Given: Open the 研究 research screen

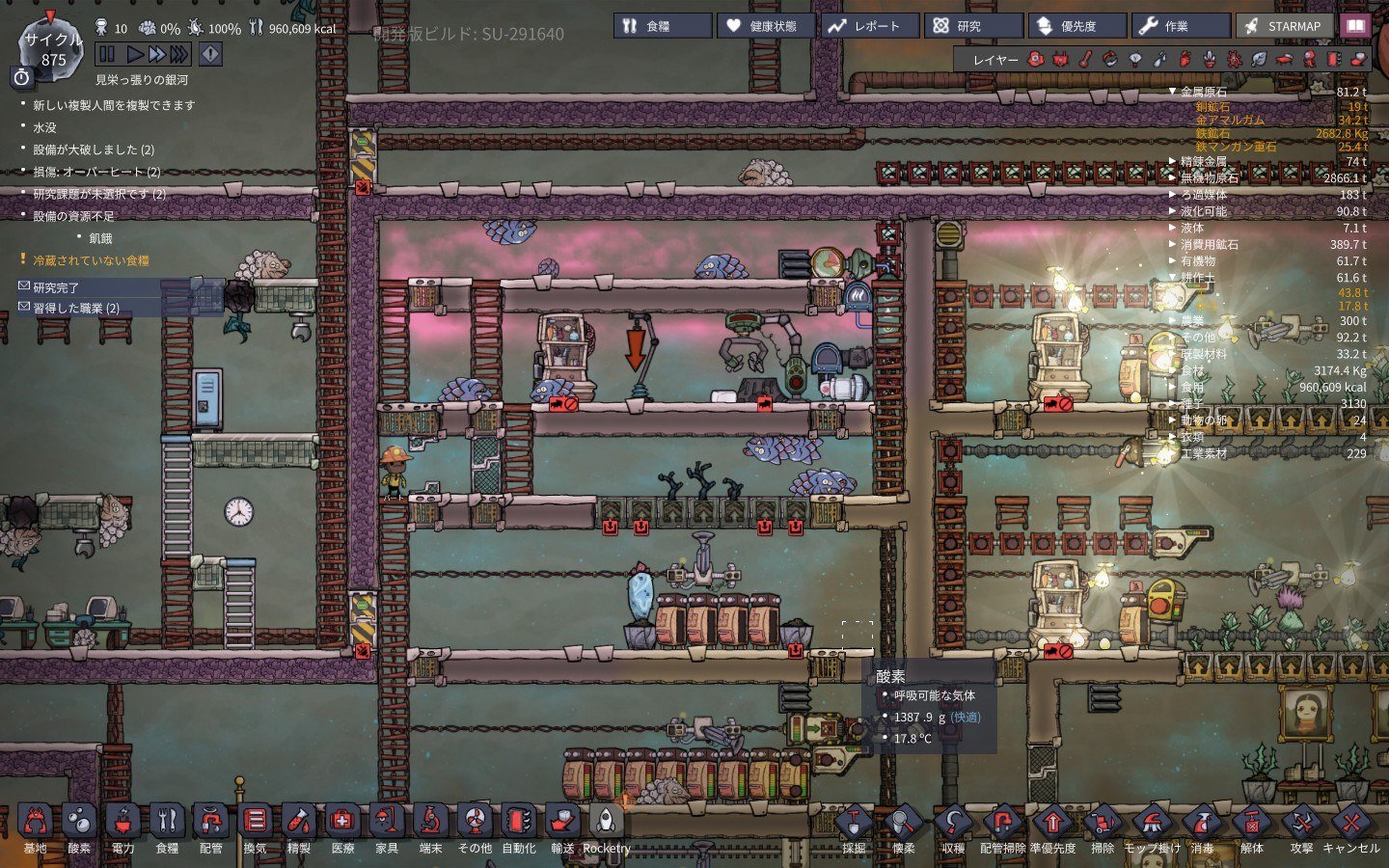Looking at the screenshot, I should (x=973, y=26).
